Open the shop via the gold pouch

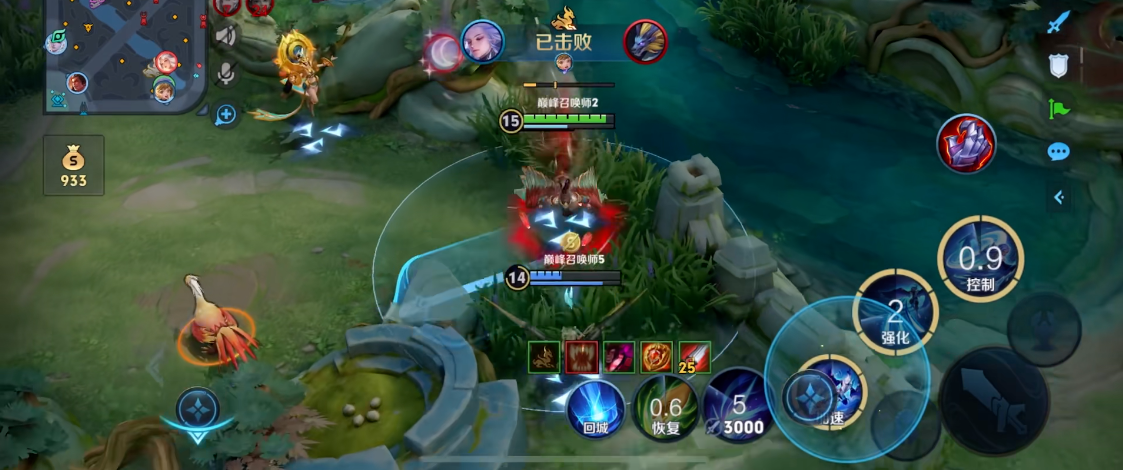click(x=73, y=165)
